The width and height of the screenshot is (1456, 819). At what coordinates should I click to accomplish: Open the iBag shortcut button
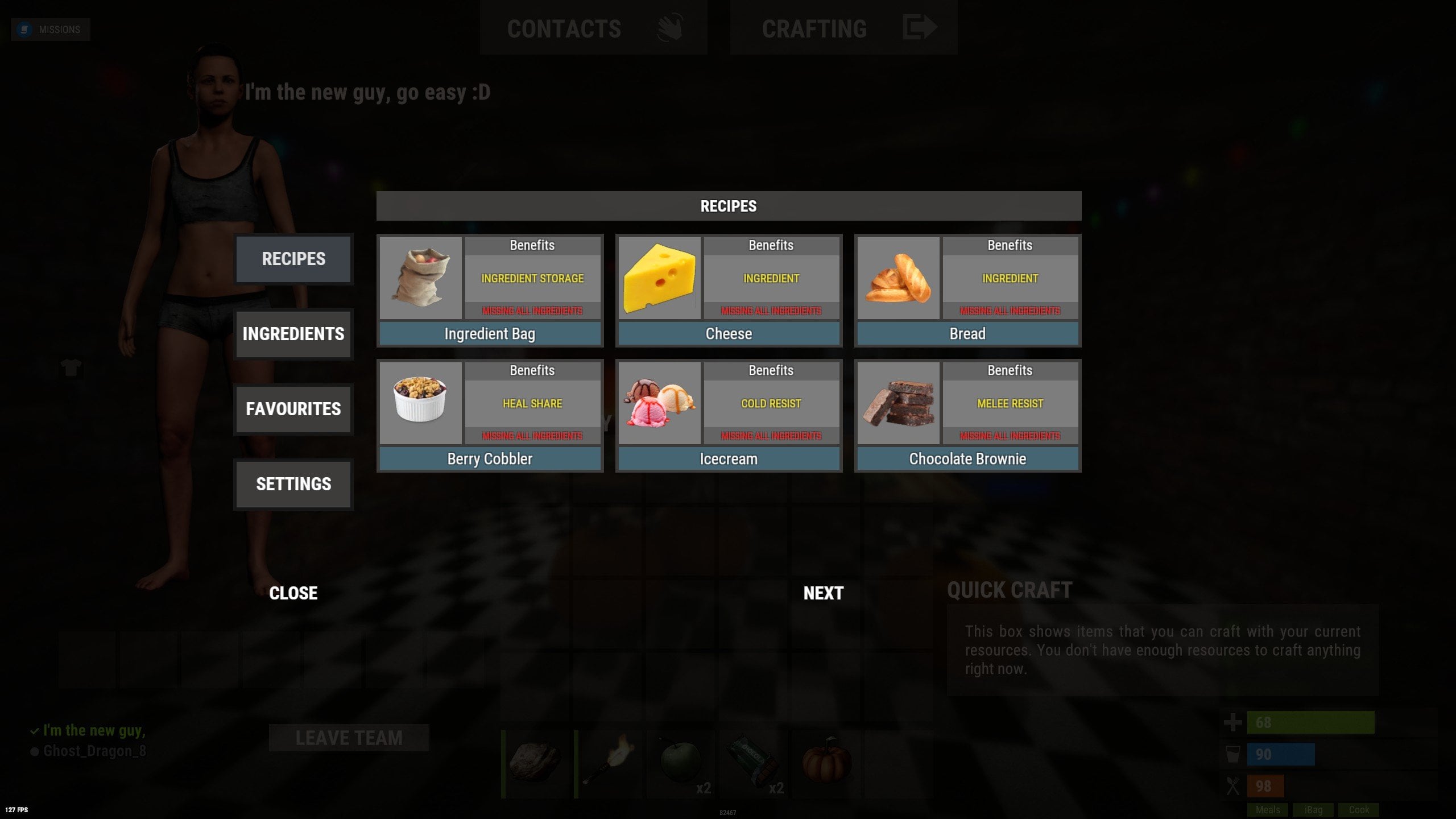1313,810
